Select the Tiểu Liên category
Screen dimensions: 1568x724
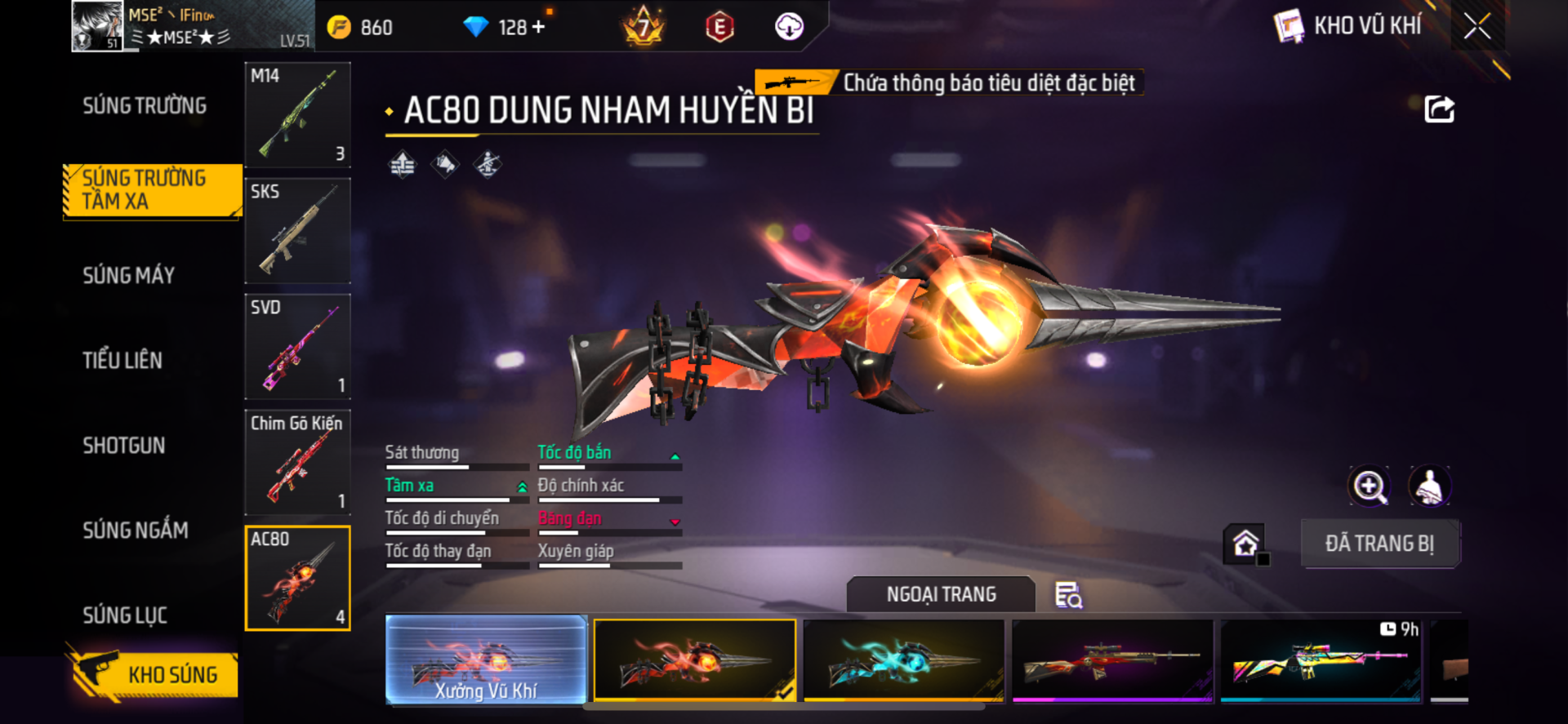point(122,361)
